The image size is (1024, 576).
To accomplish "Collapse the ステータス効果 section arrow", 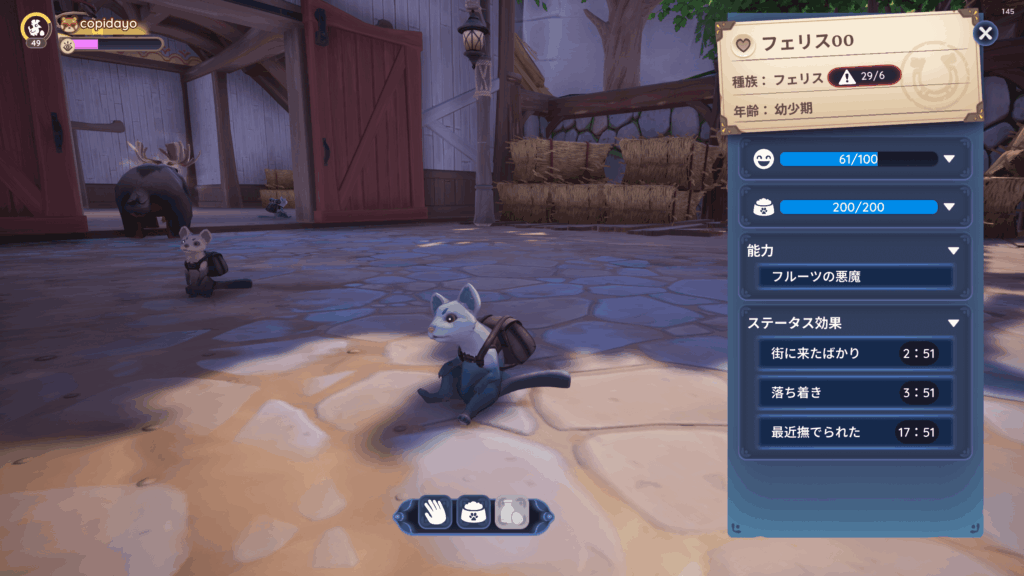I will 953,323.
